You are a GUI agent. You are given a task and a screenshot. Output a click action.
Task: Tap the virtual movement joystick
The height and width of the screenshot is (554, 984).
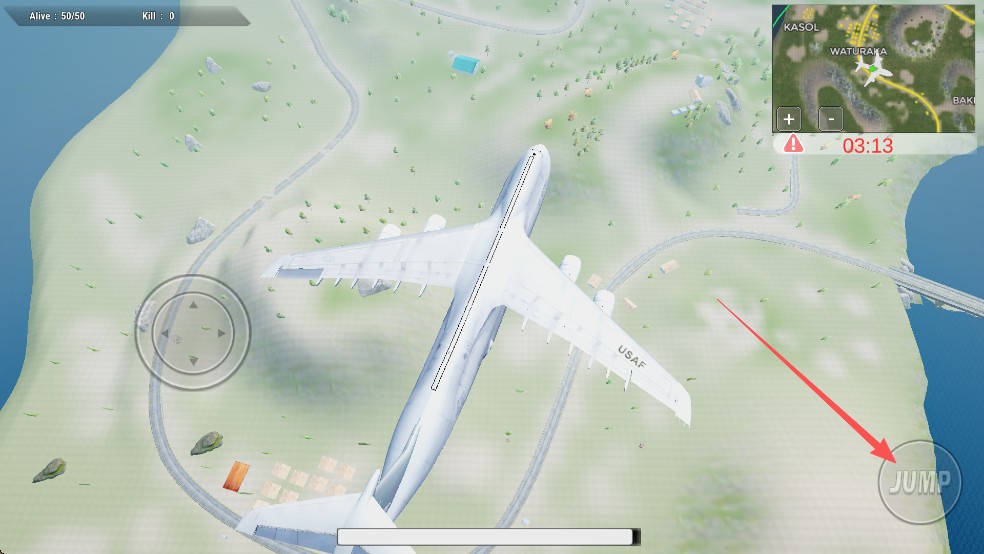pyautogui.click(x=192, y=332)
